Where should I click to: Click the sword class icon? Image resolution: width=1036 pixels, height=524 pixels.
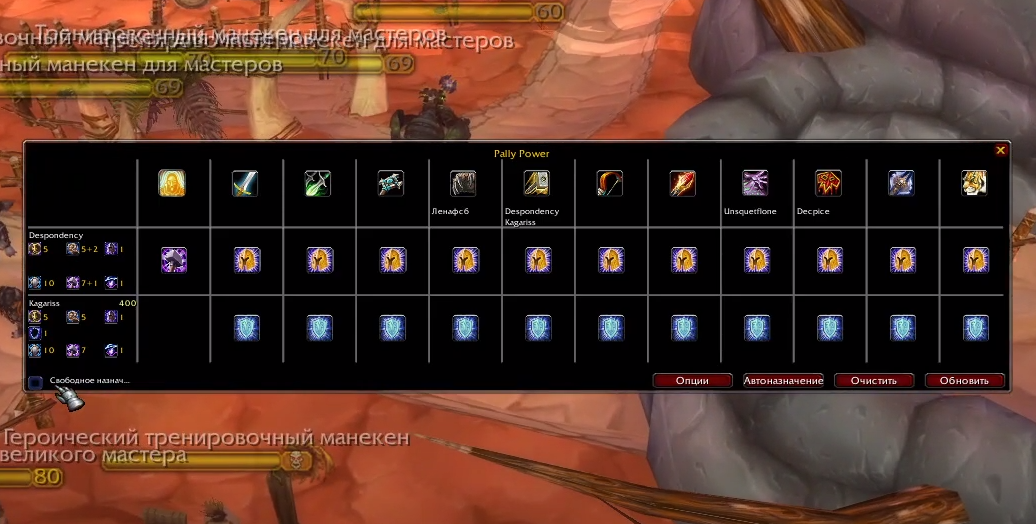245,183
